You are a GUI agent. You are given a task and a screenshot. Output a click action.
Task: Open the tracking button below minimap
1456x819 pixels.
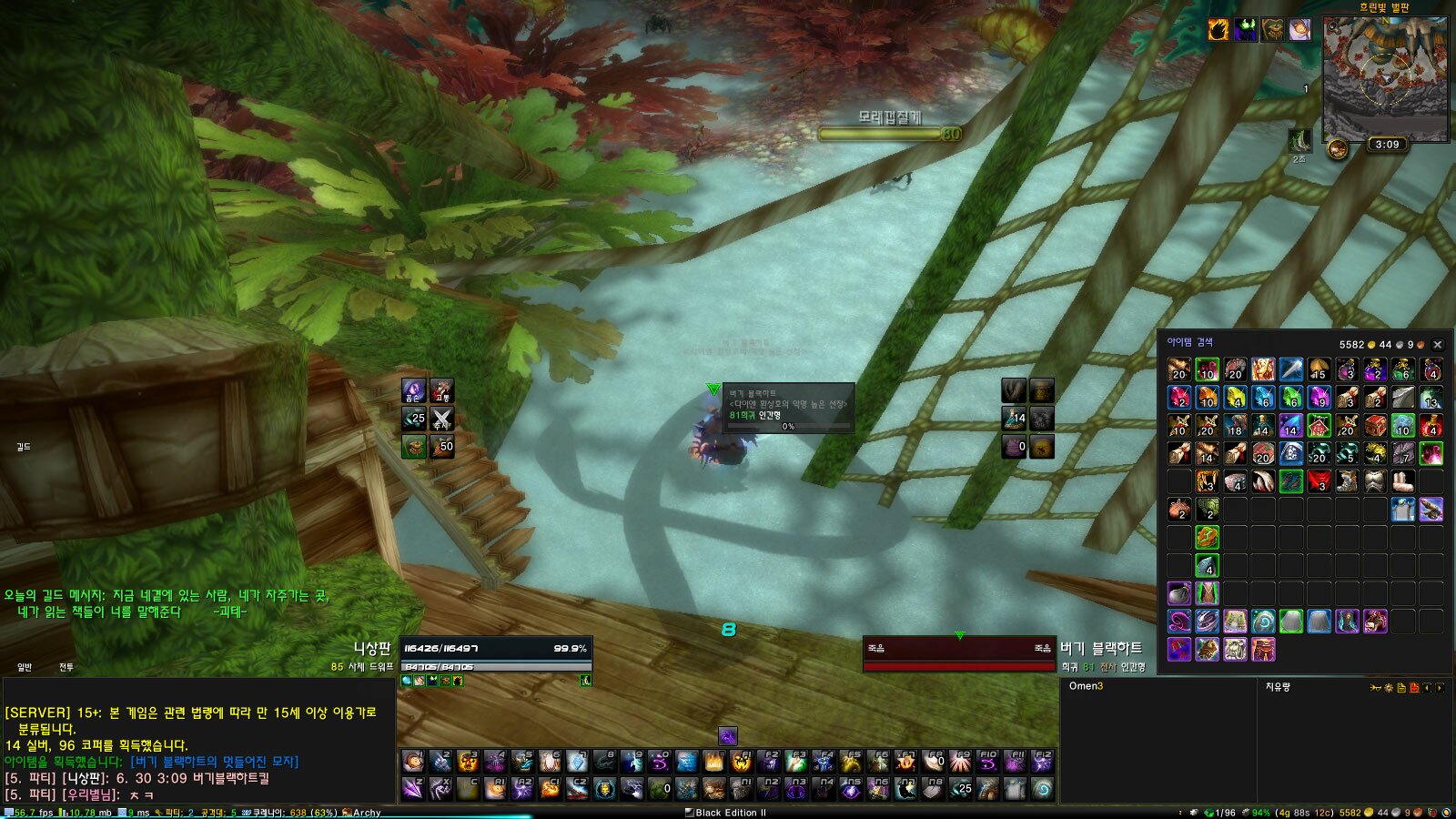[x=1337, y=148]
